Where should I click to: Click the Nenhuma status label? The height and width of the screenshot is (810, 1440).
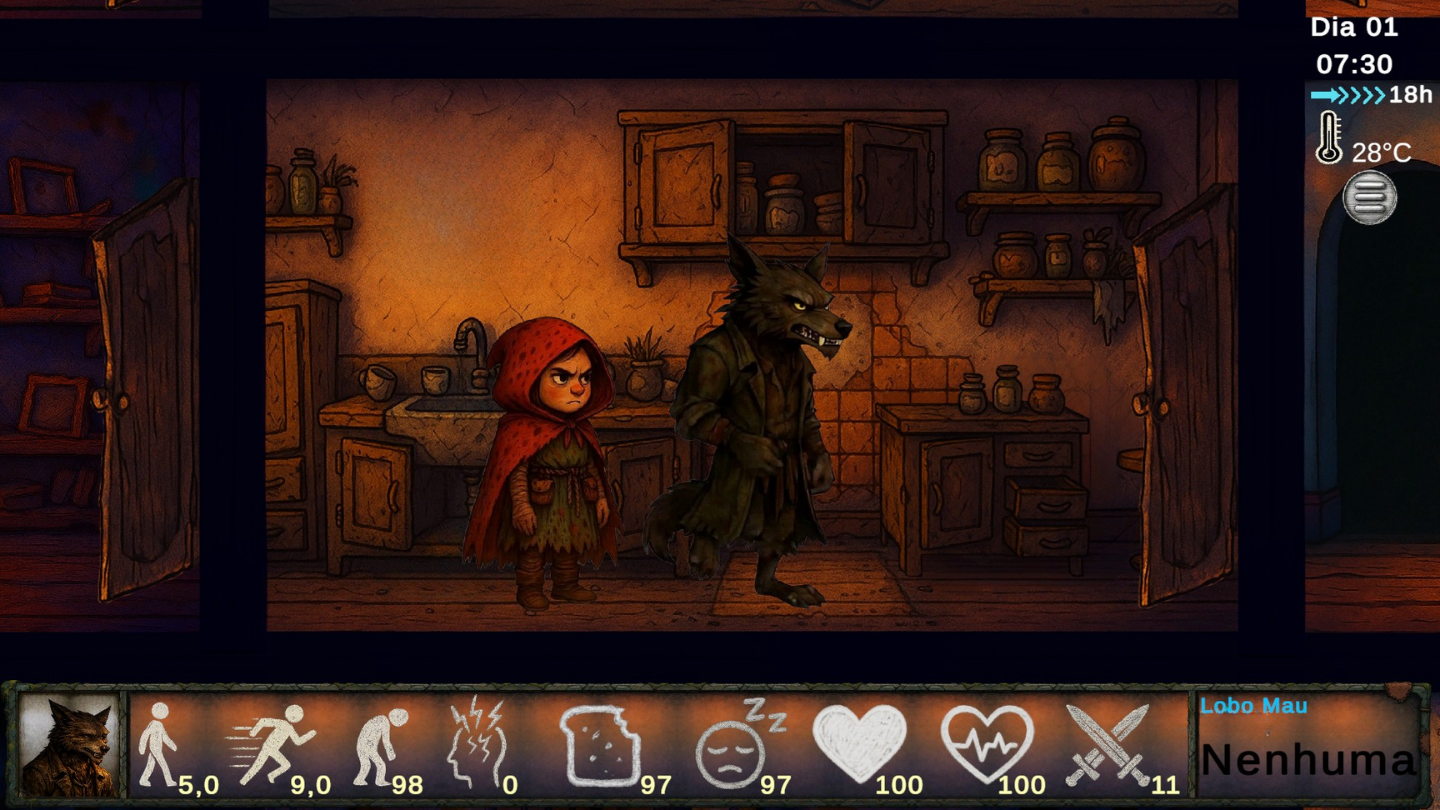(1310, 762)
